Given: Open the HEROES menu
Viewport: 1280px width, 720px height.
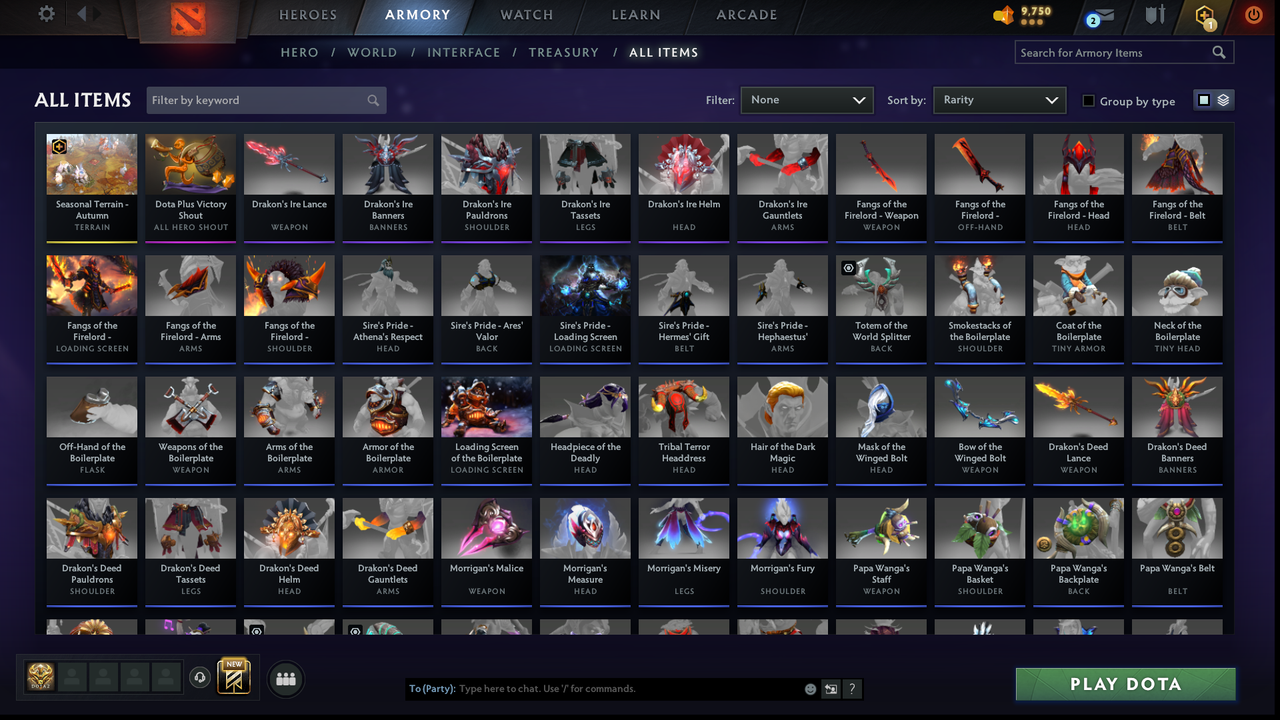Looking at the screenshot, I should click(308, 15).
